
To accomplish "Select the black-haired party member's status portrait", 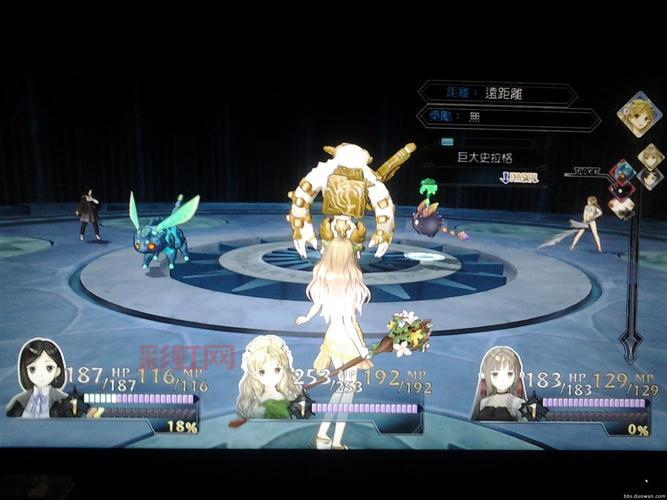I will click(x=40, y=378).
